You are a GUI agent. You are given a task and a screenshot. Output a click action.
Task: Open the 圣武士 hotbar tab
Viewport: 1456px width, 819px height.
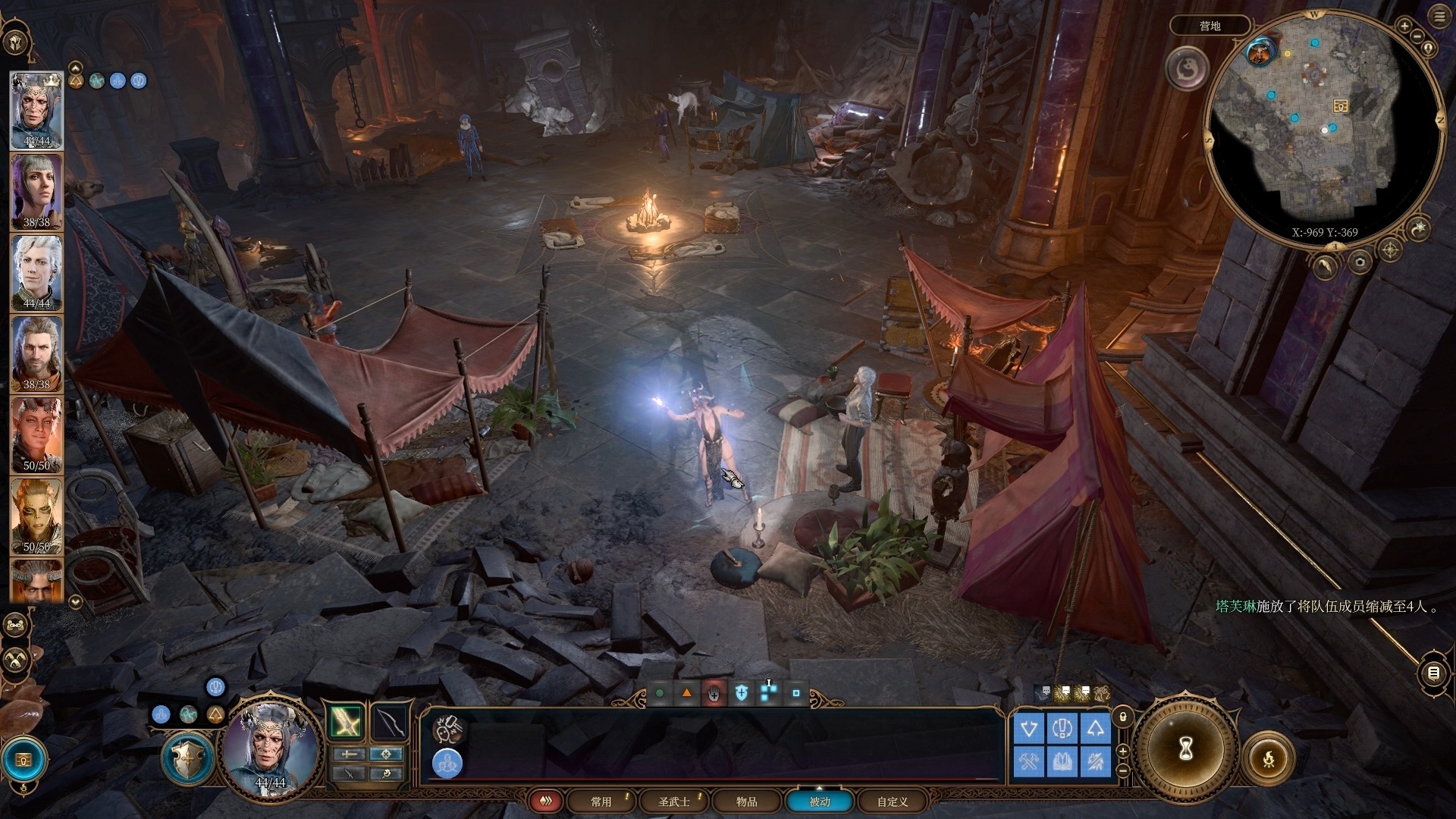pos(673,802)
